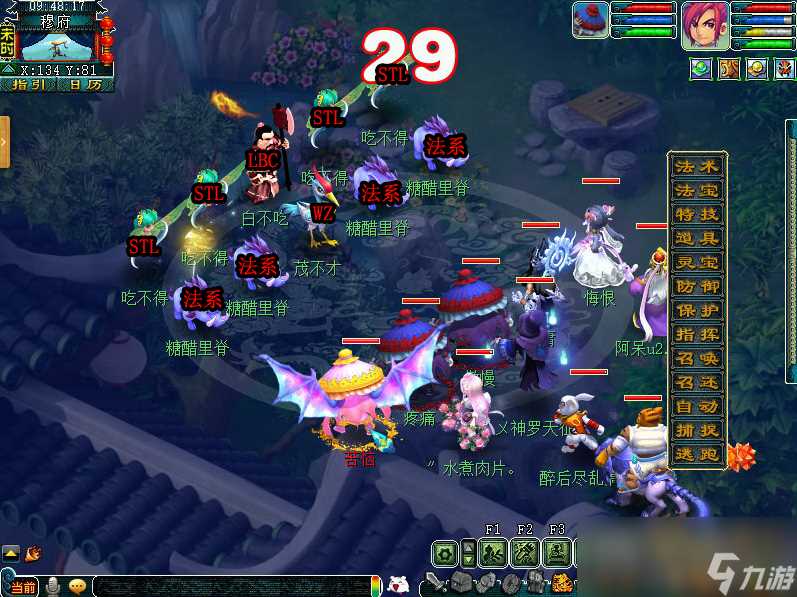797x597 pixels.
Task: Choose the 法宝 battle command
Action: 697,190
